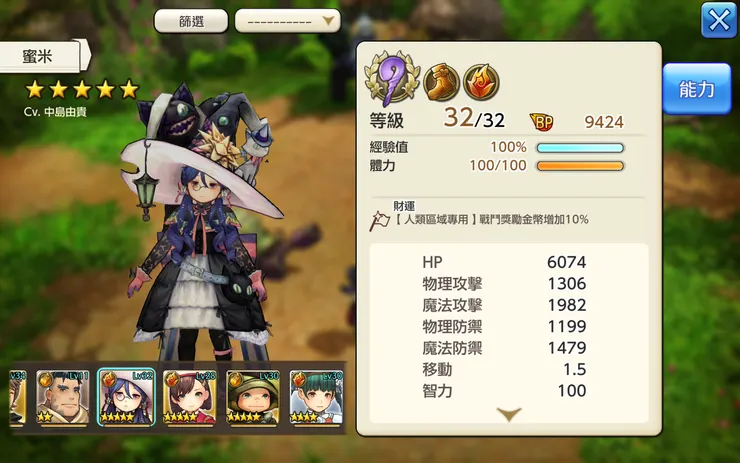Pick the Lv30 green-helmet soldier portrait
The height and width of the screenshot is (463, 740).
[x=253, y=397]
